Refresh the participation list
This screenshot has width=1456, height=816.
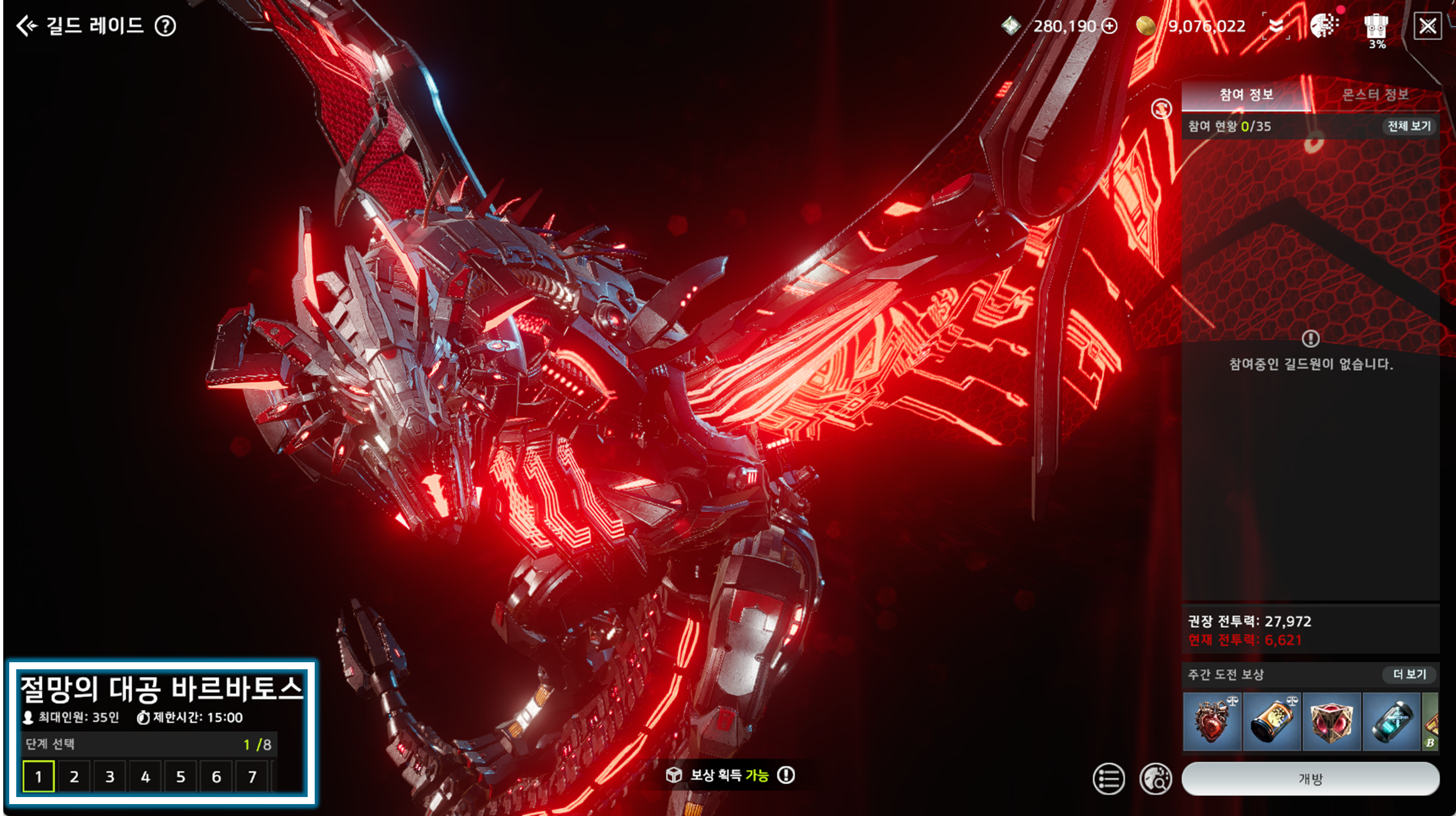click(x=1161, y=108)
